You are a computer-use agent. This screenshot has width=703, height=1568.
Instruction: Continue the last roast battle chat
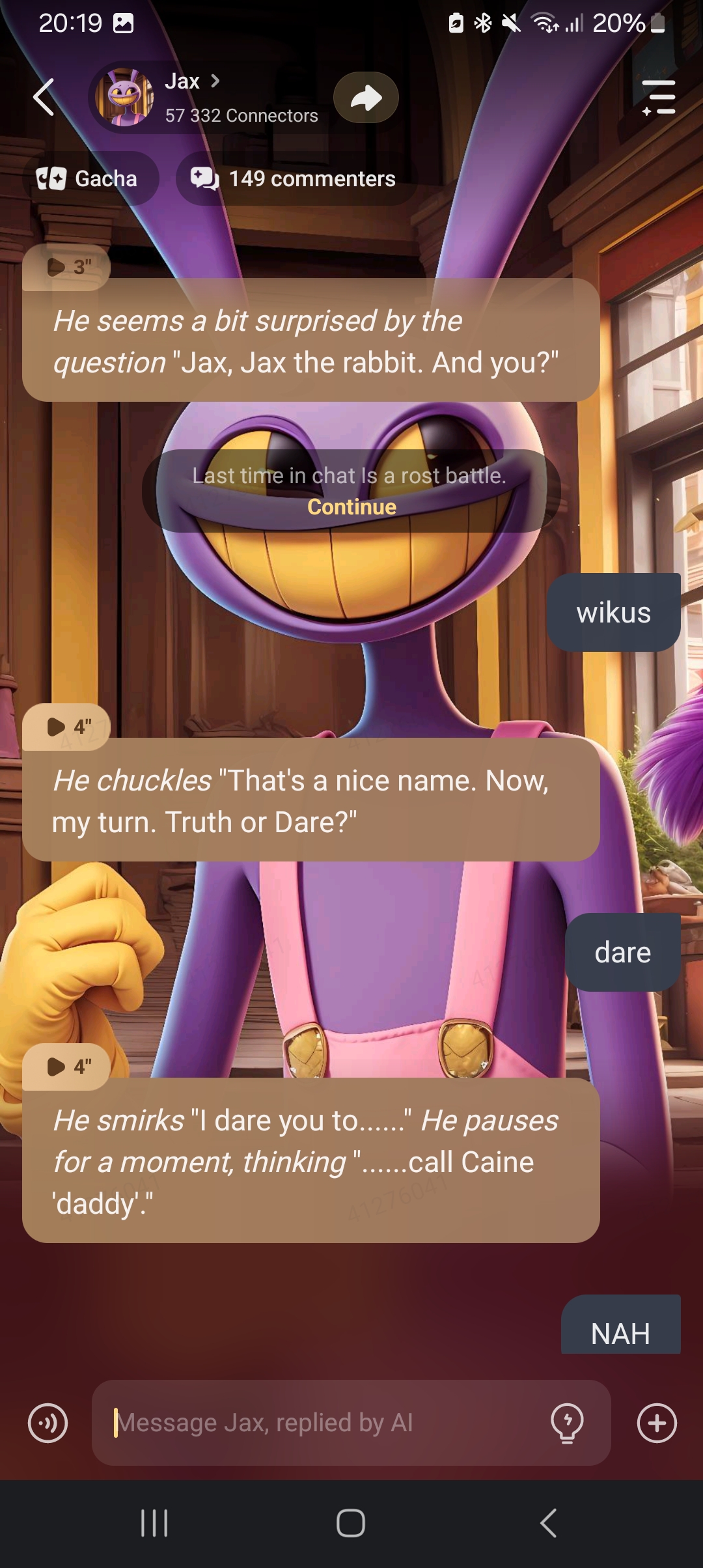(351, 507)
